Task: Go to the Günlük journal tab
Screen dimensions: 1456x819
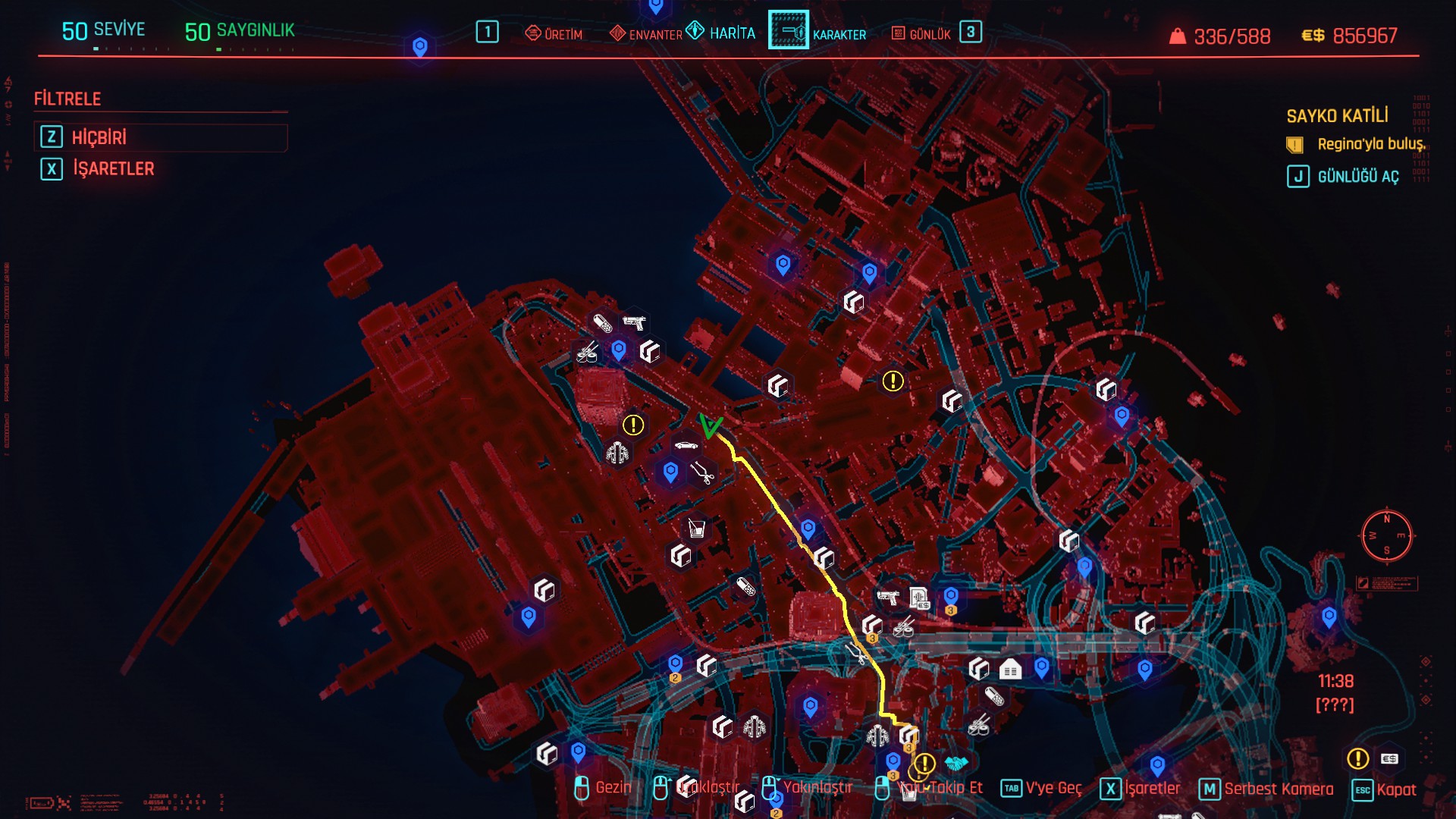Action: pyautogui.click(x=921, y=34)
